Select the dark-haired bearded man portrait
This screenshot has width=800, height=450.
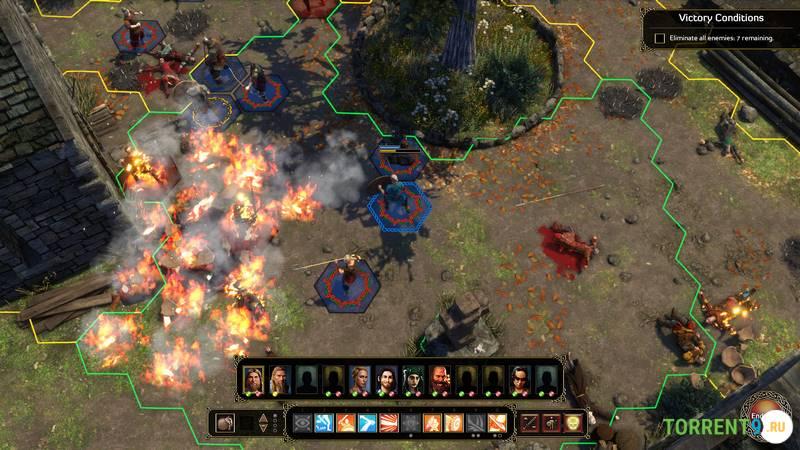pos(386,379)
